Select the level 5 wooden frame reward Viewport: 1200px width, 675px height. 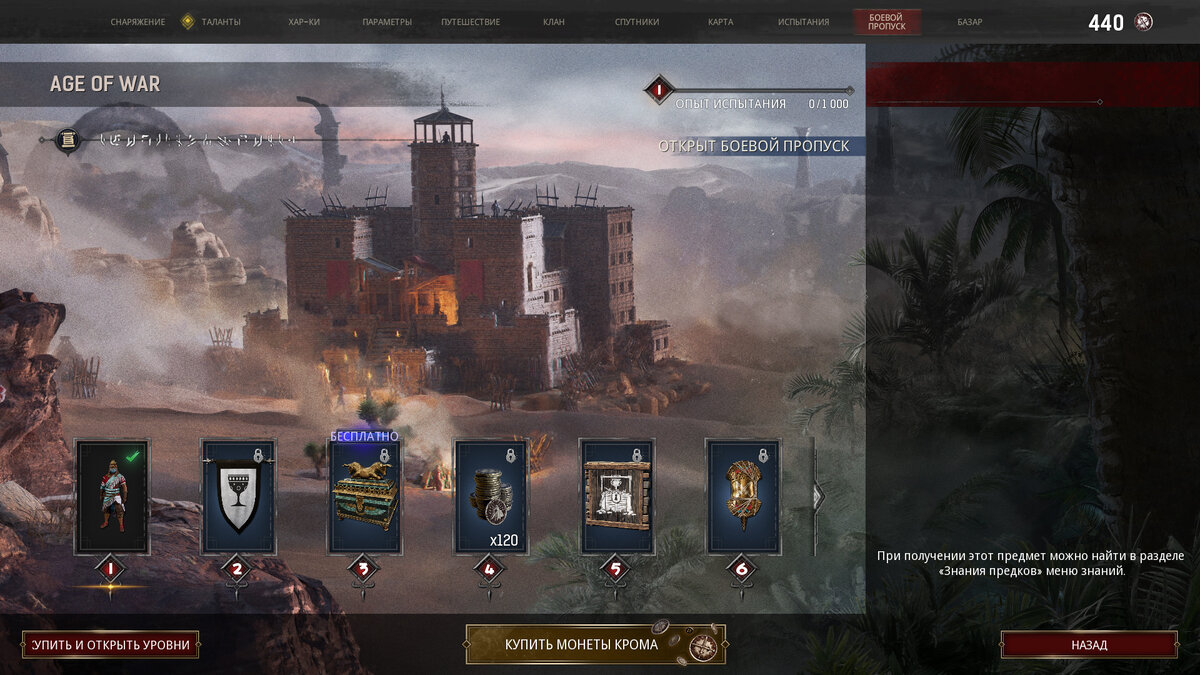click(617, 497)
